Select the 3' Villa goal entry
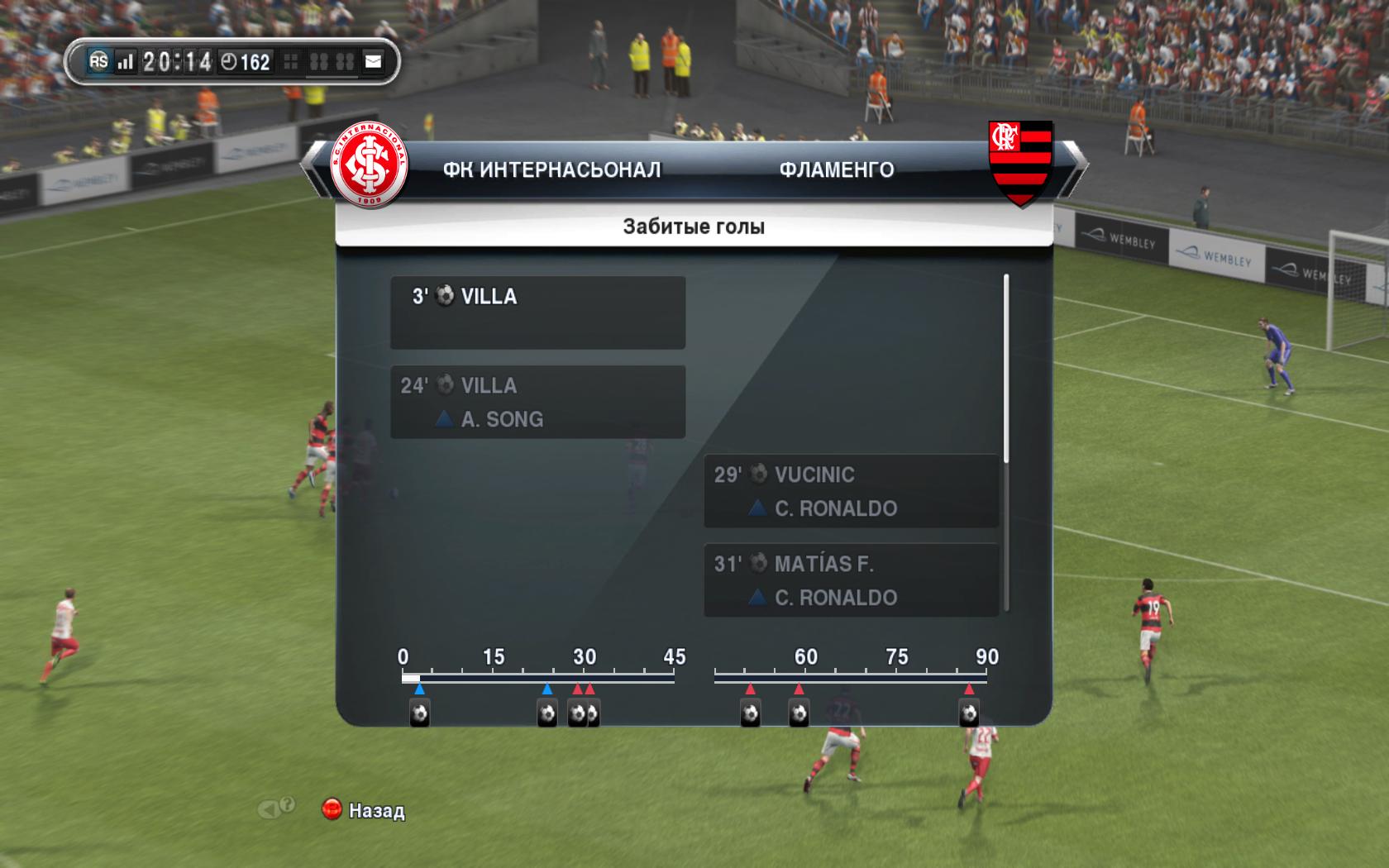Image resolution: width=1389 pixels, height=868 pixels. coord(537,312)
